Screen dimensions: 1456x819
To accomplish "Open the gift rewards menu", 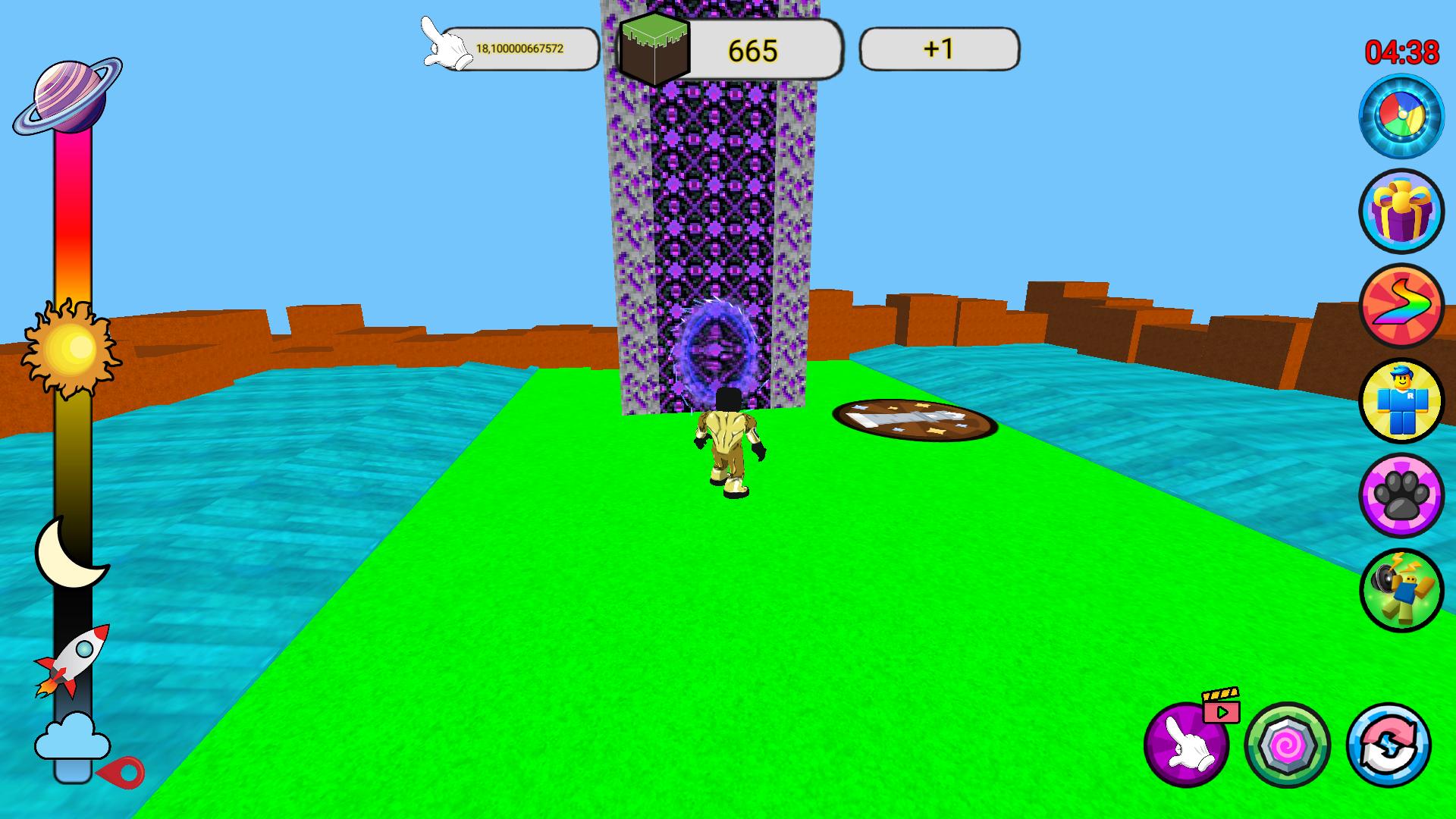I will (x=1402, y=212).
